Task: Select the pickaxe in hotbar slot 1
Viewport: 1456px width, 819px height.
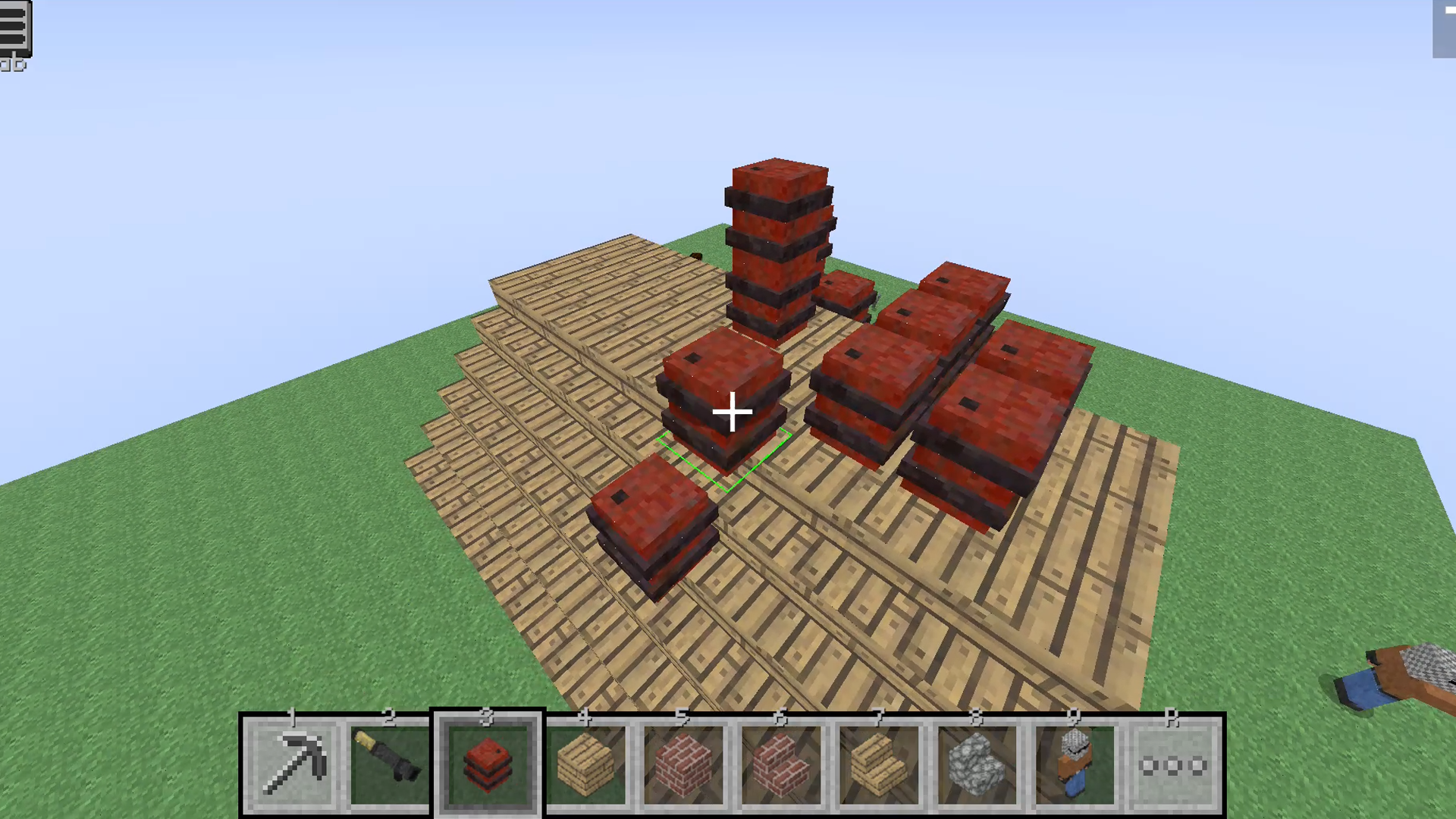Action: pyautogui.click(x=293, y=762)
